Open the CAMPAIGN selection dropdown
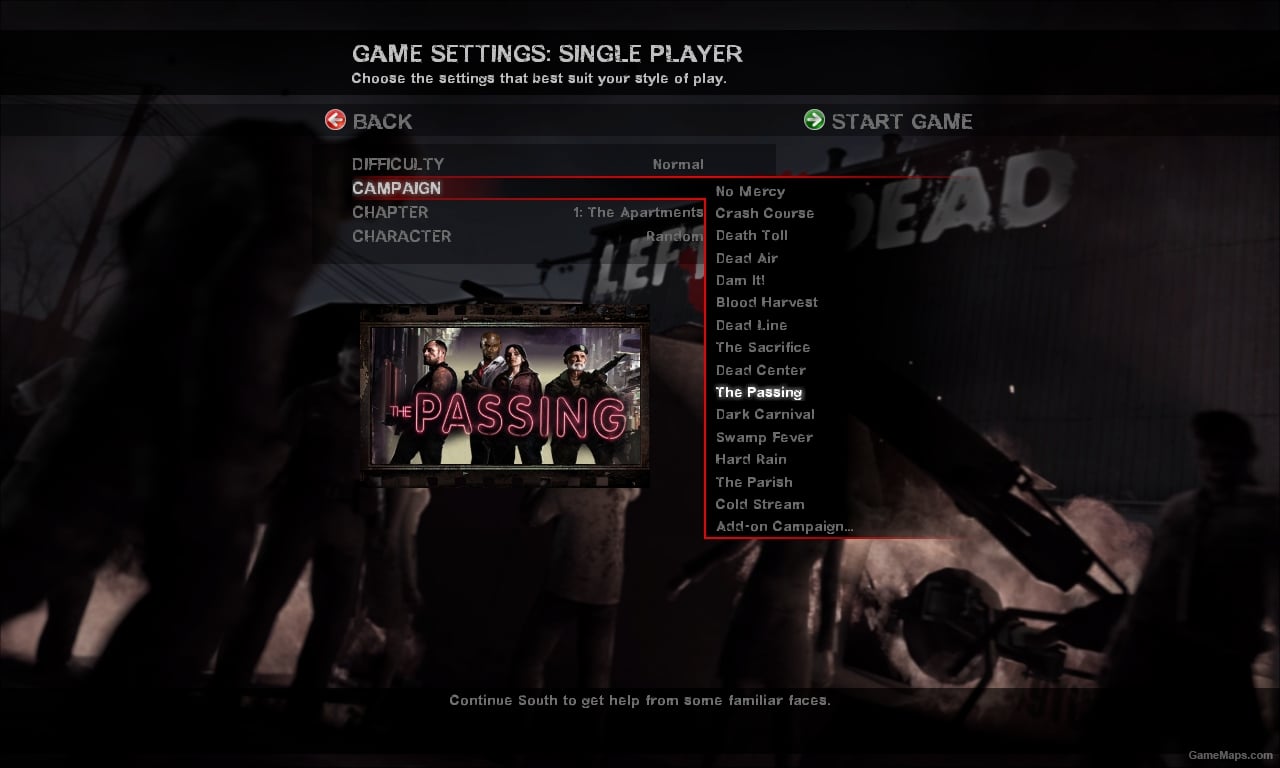Viewport: 1280px width, 768px height. pyautogui.click(x=500, y=188)
